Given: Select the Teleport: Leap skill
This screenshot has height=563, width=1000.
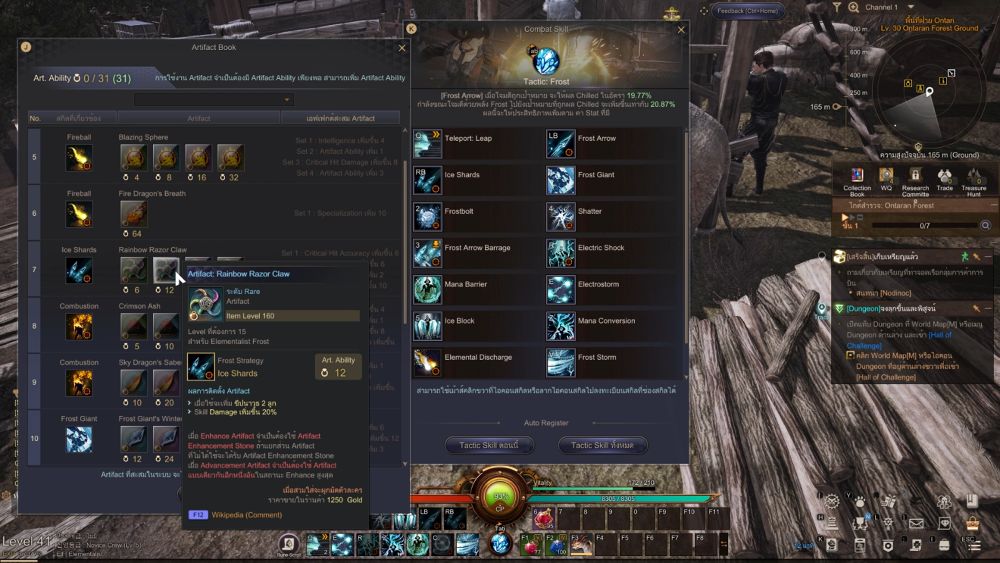Looking at the screenshot, I should click(428, 144).
